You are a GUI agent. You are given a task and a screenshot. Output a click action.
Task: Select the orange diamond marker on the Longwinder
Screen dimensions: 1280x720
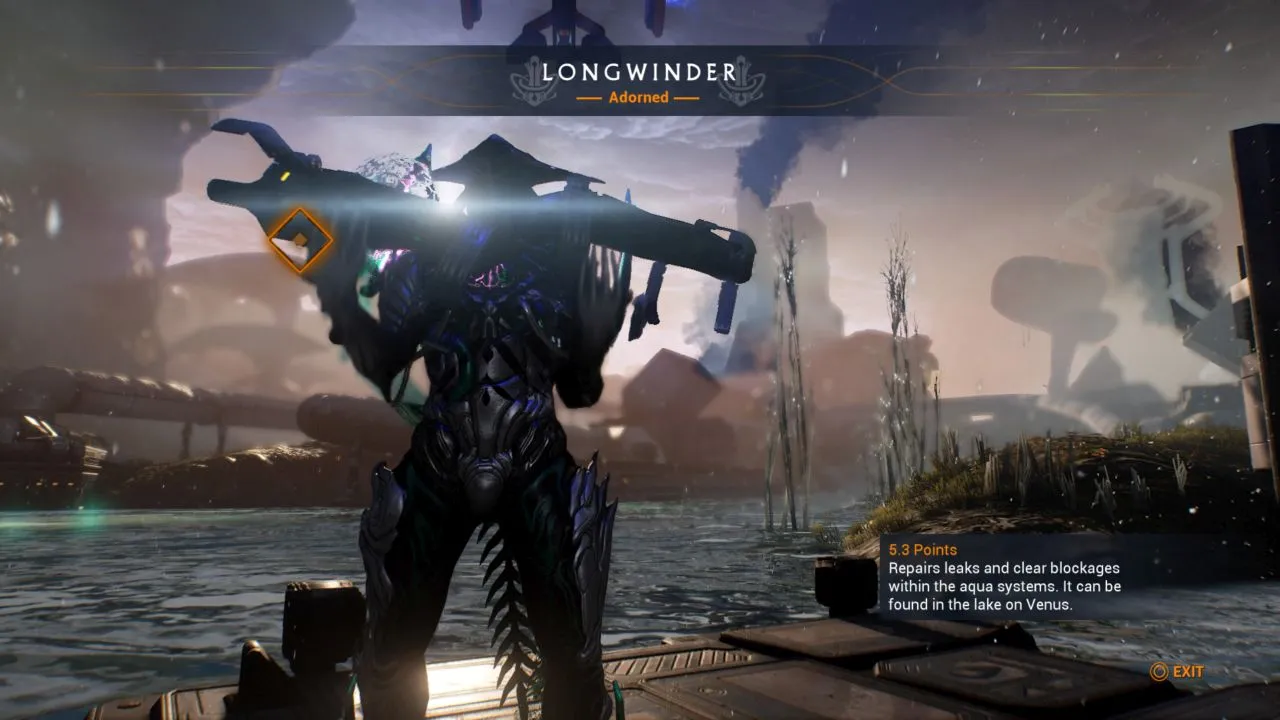pos(300,240)
